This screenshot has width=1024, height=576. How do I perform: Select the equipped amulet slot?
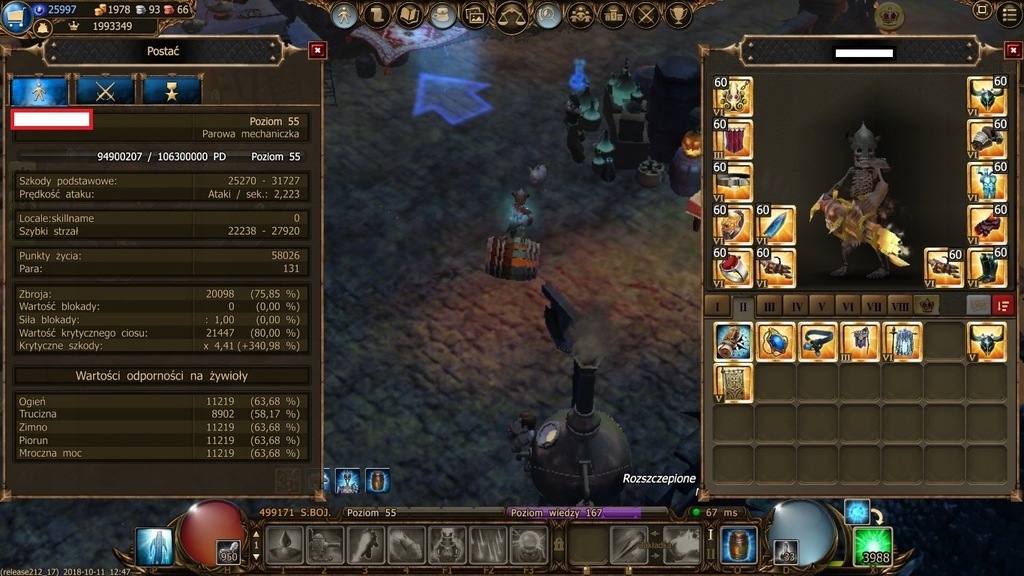tap(733, 98)
